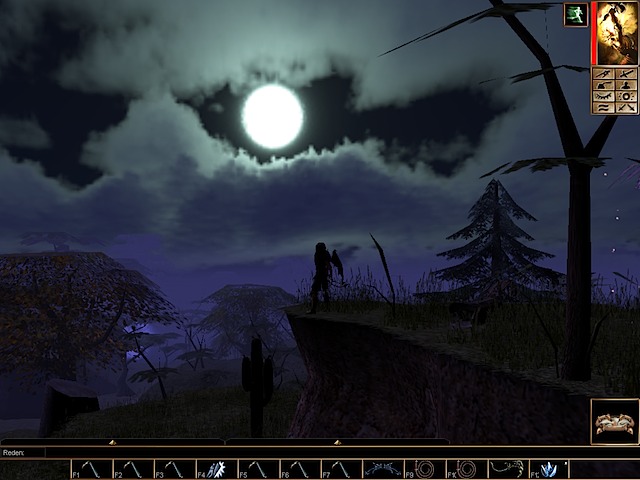Expand the left chat window arrow
The height and width of the screenshot is (480, 640).
pos(112,441)
